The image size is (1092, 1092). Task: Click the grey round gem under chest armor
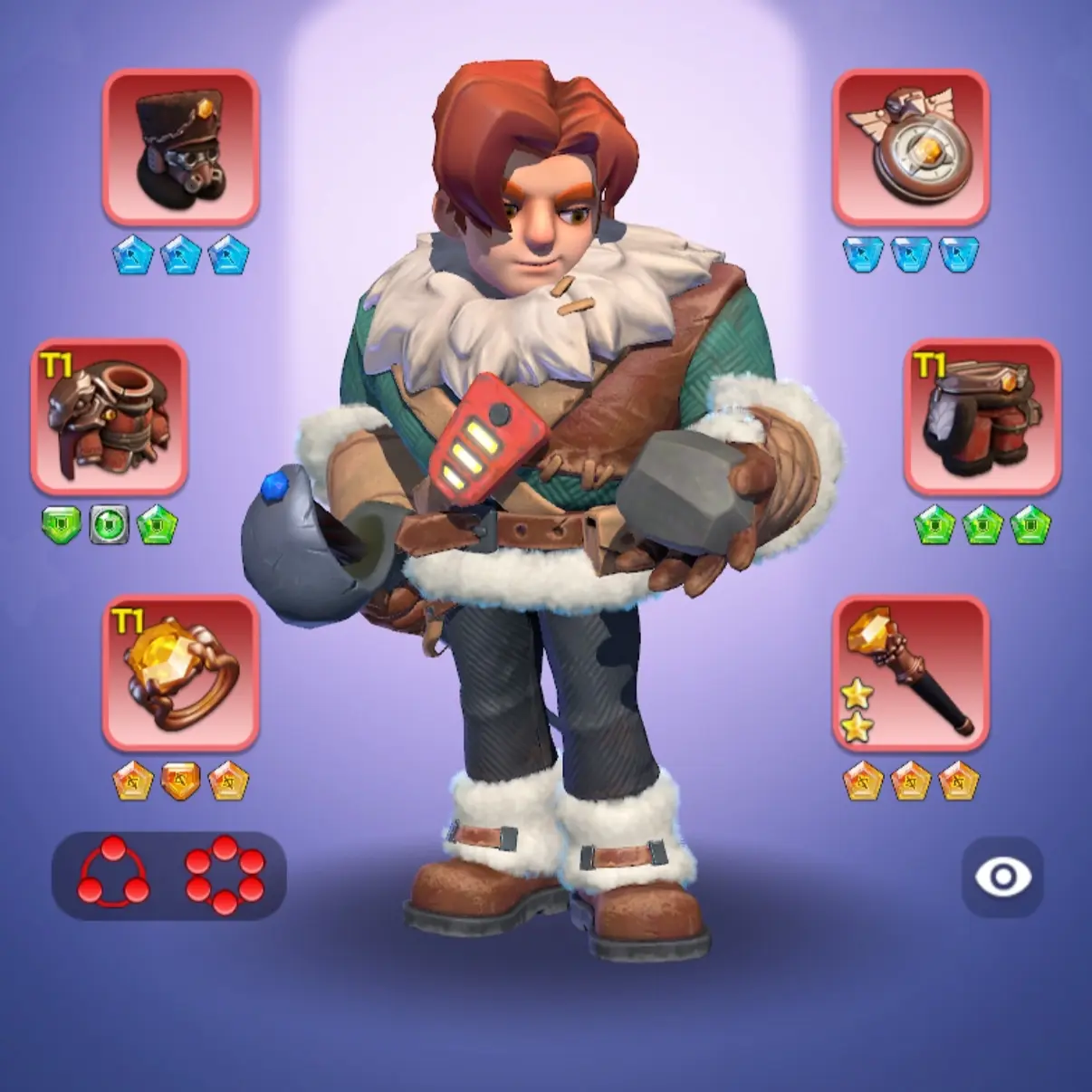[109, 524]
